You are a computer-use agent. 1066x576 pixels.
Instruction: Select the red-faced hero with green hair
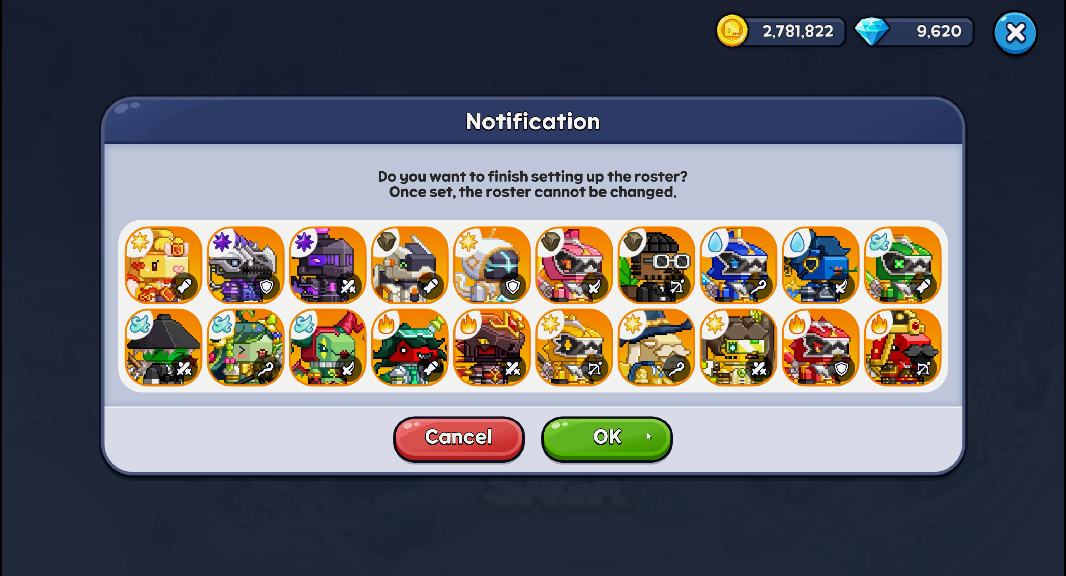[409, 347]
